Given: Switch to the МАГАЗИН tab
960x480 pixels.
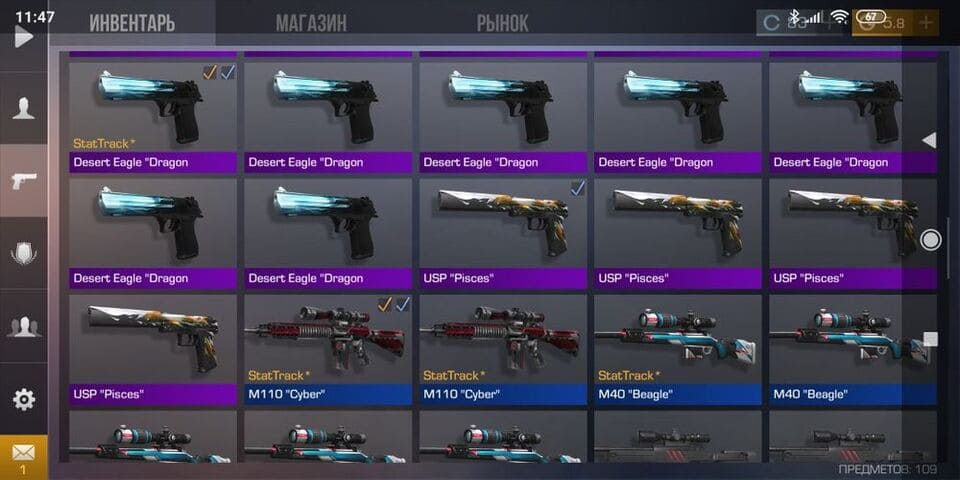Looking at the screenshot, I should click(x=311, y=23).
